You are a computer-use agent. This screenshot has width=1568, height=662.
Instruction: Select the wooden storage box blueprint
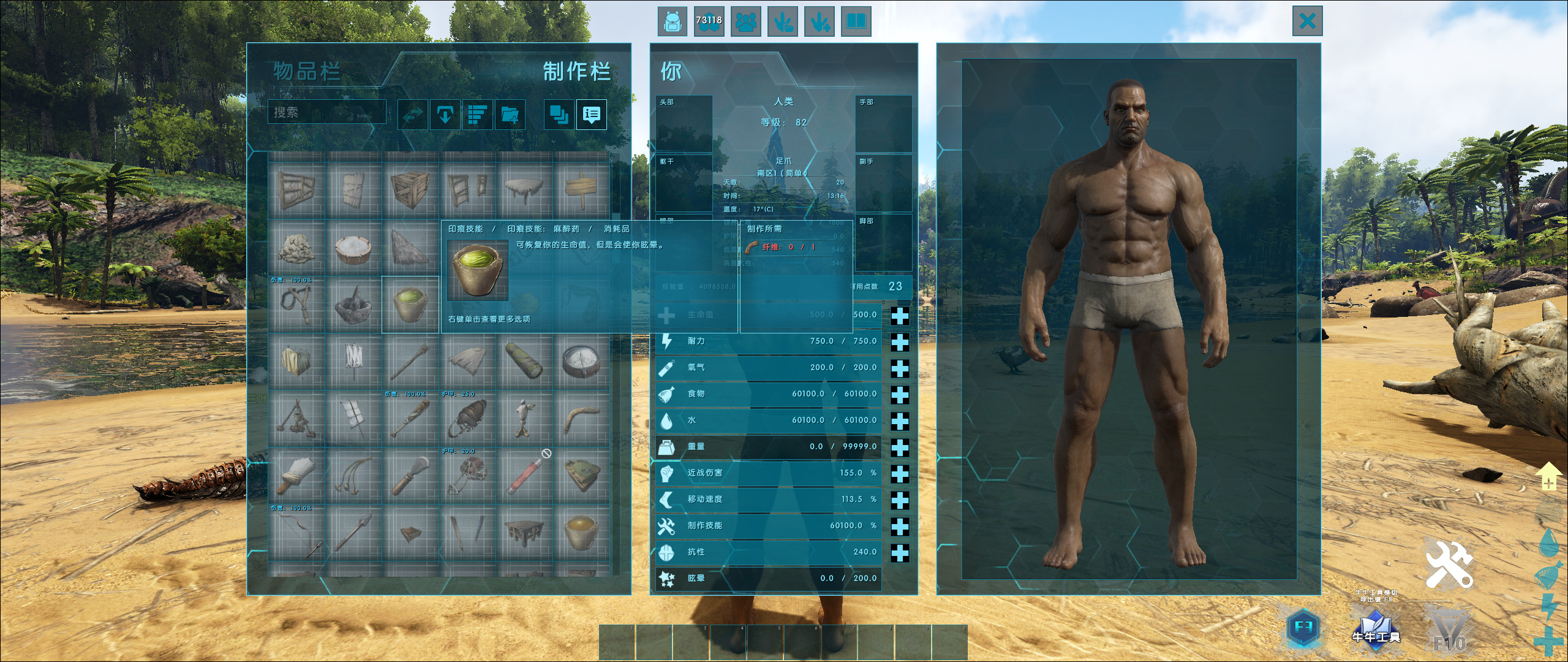coord(410,190)
